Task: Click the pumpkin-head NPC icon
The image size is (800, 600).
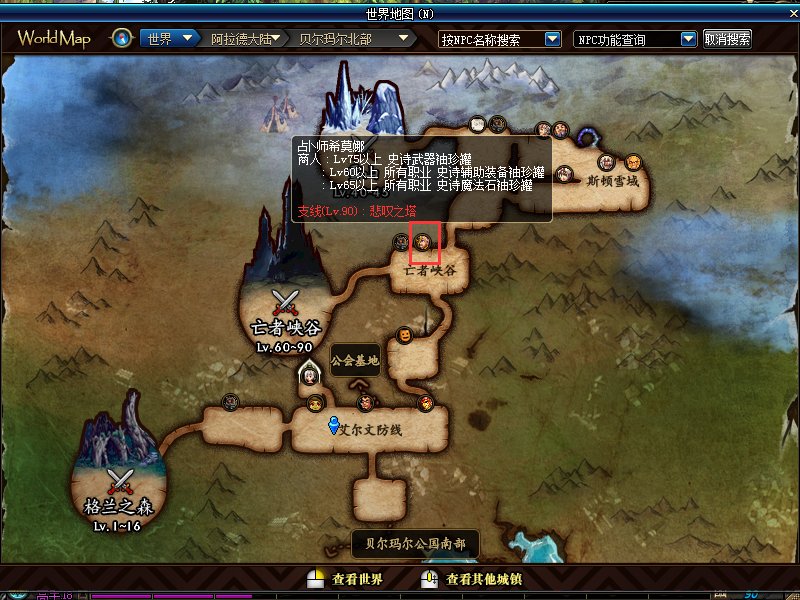Action: pyautogui.click(x=405, y=334)
